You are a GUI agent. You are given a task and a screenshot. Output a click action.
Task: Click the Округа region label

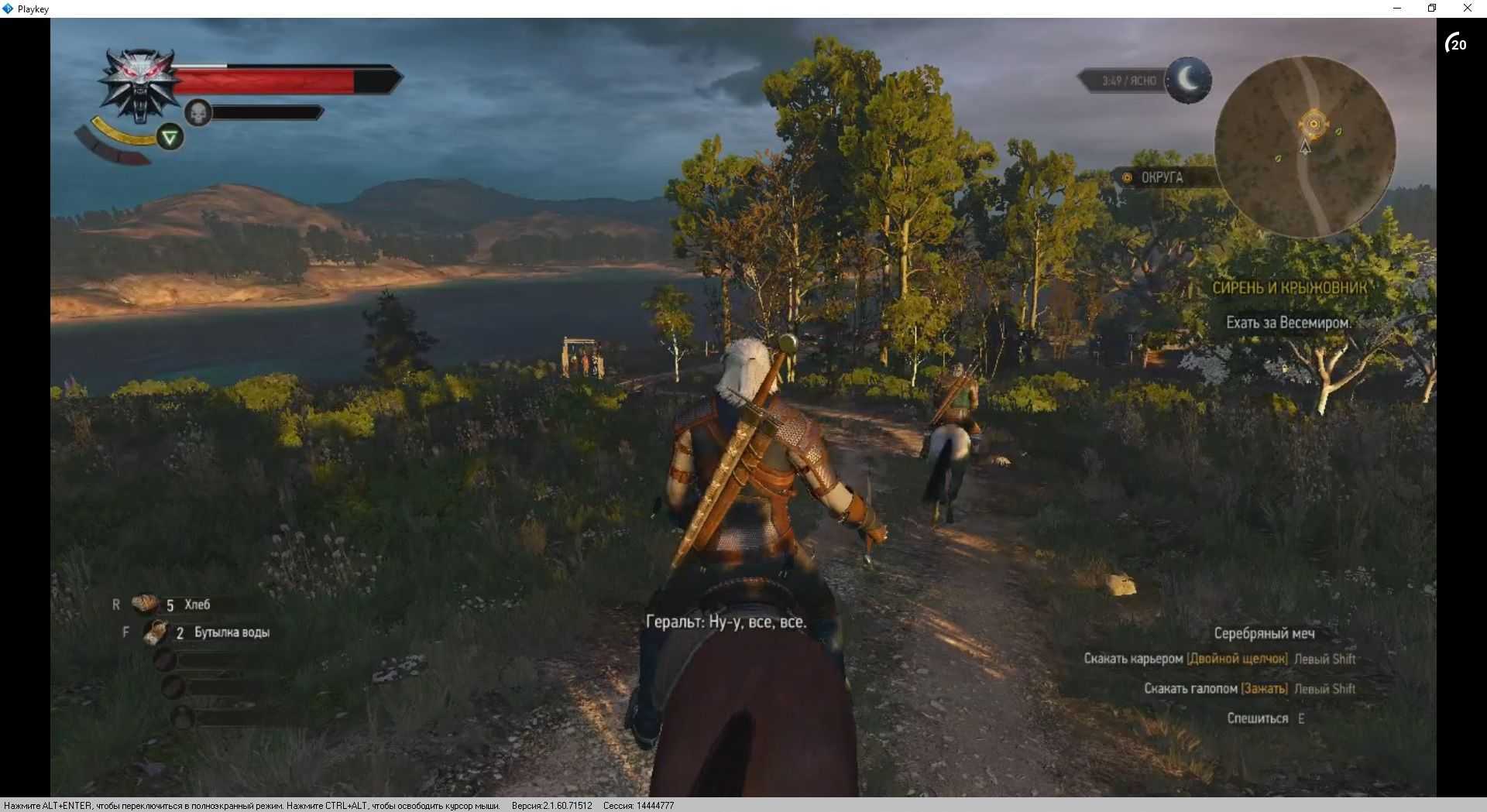pyautogui.click(x=1161, y=177)
